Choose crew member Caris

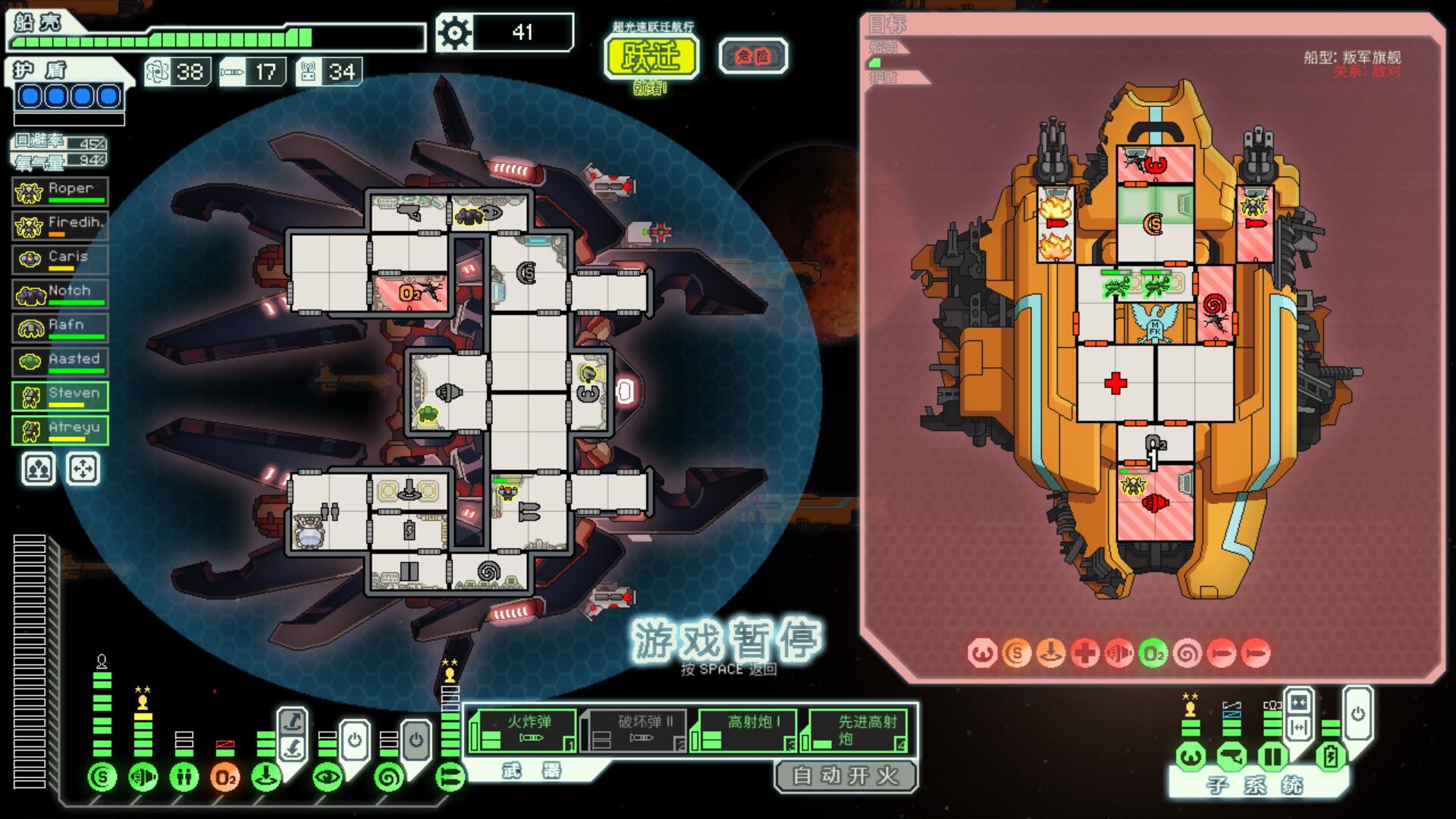click(61, 260)
